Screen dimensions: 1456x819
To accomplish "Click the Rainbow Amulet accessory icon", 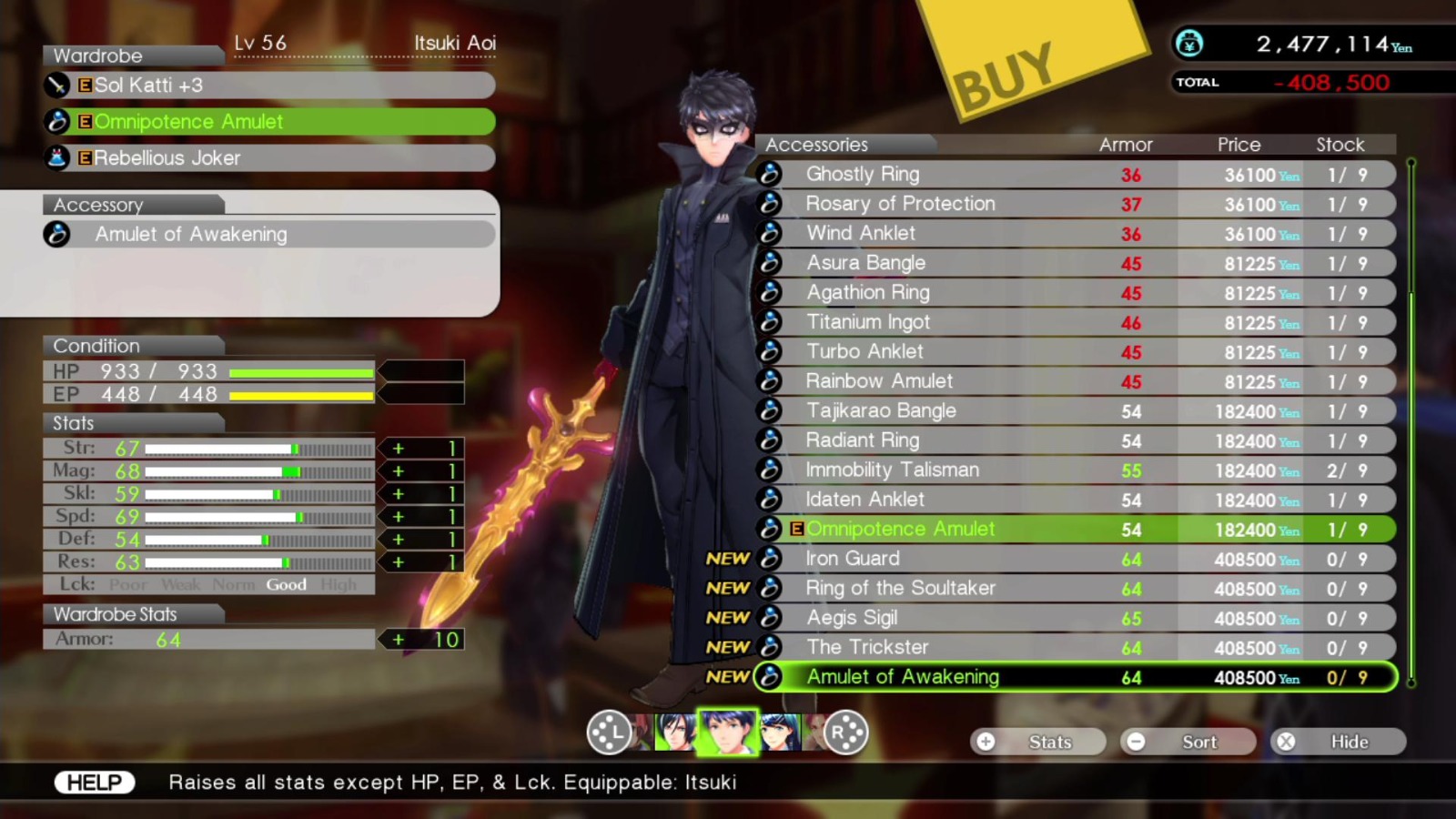I will [769, 381].
